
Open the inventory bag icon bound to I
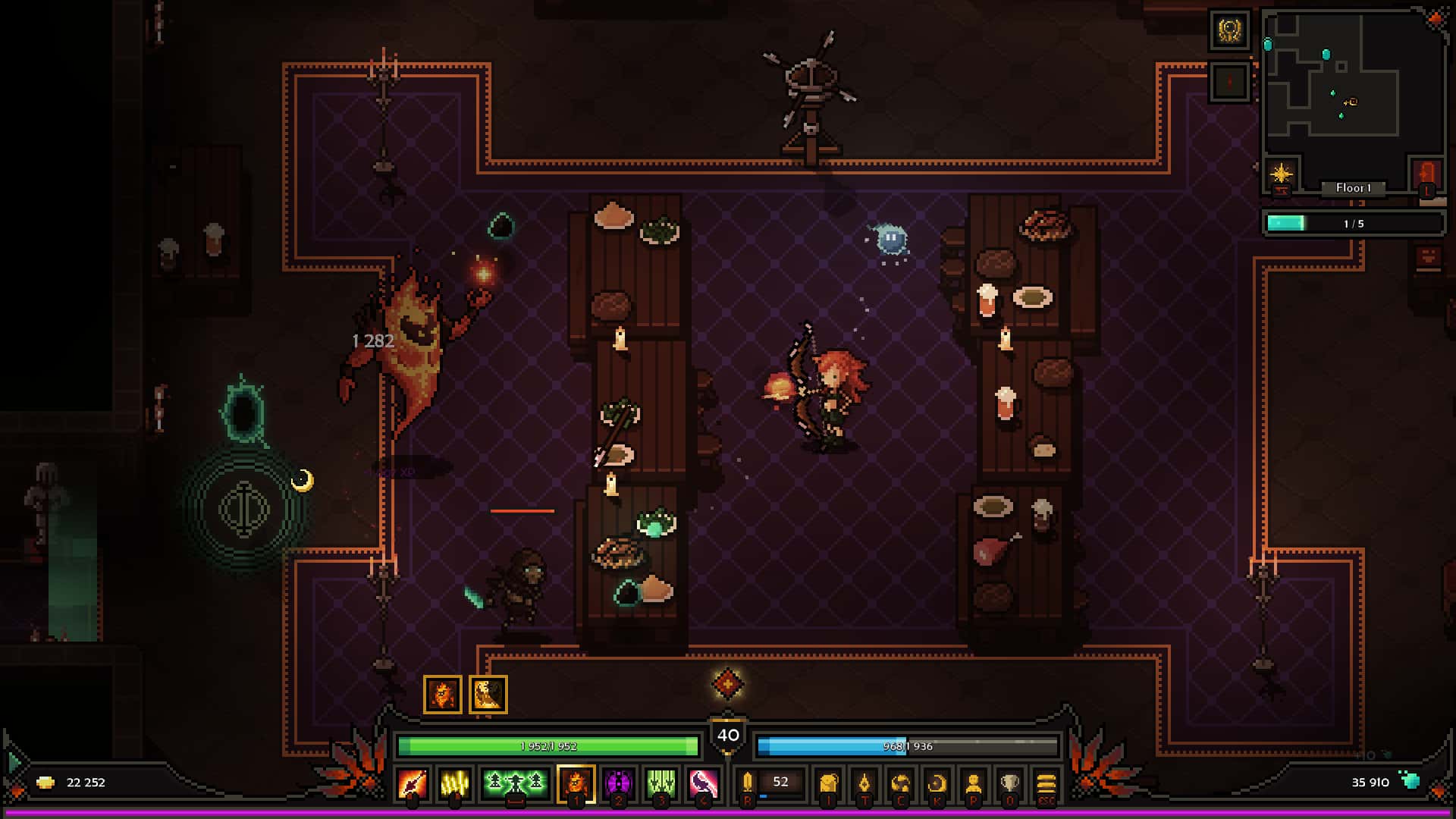click(x=829, y=783)
